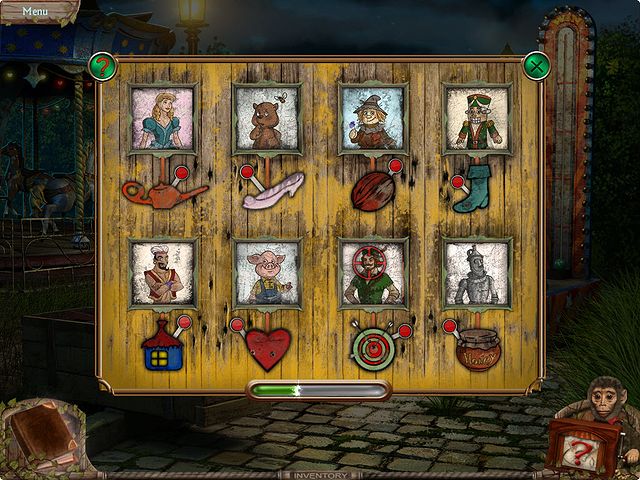640x480 pixels.
Task: Pick the nutcracker soldier portrait
Action: [x=477, y=119]
